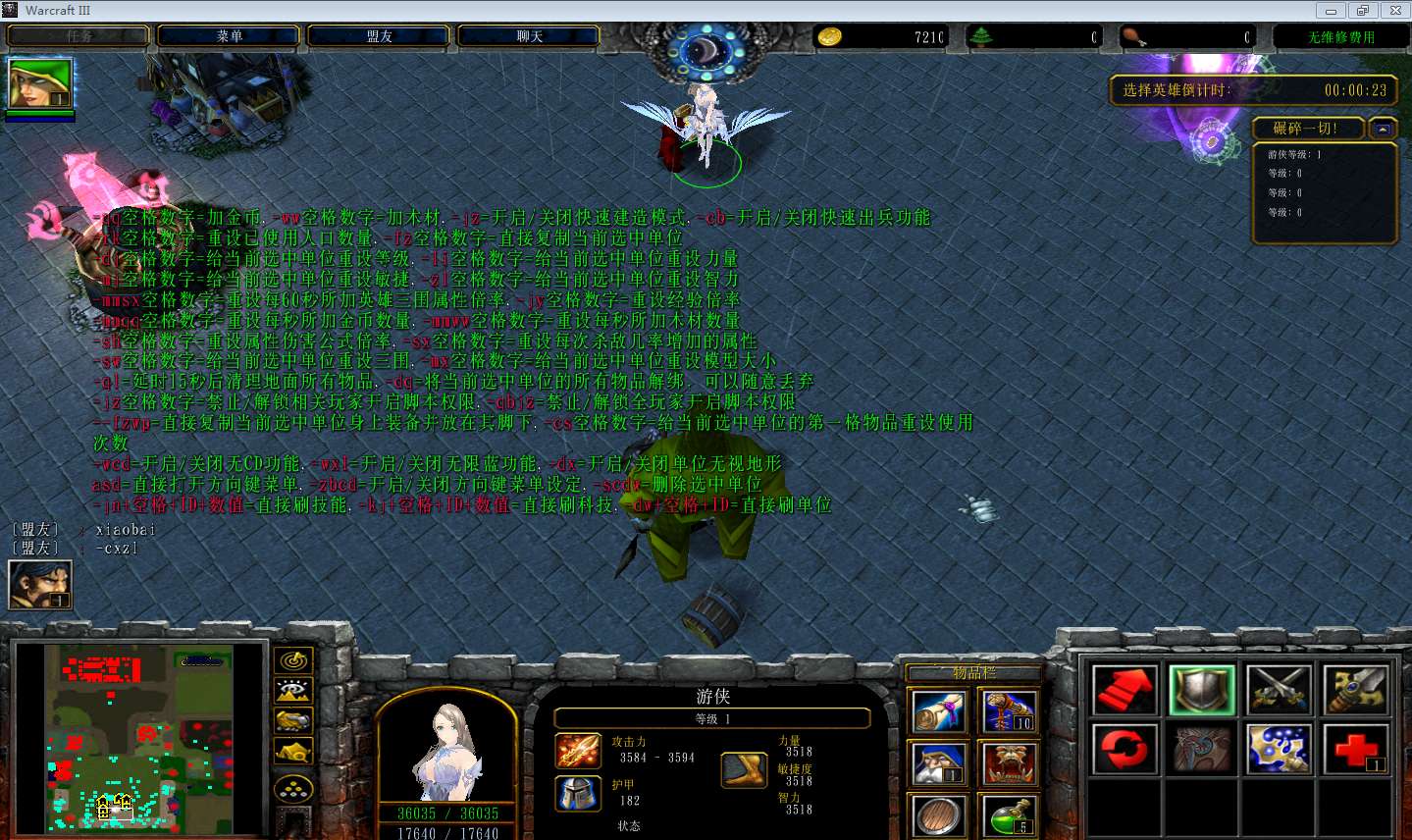Click the ranger hero portrait
This screenshot has width=1412, height=840.
point(446,751)
